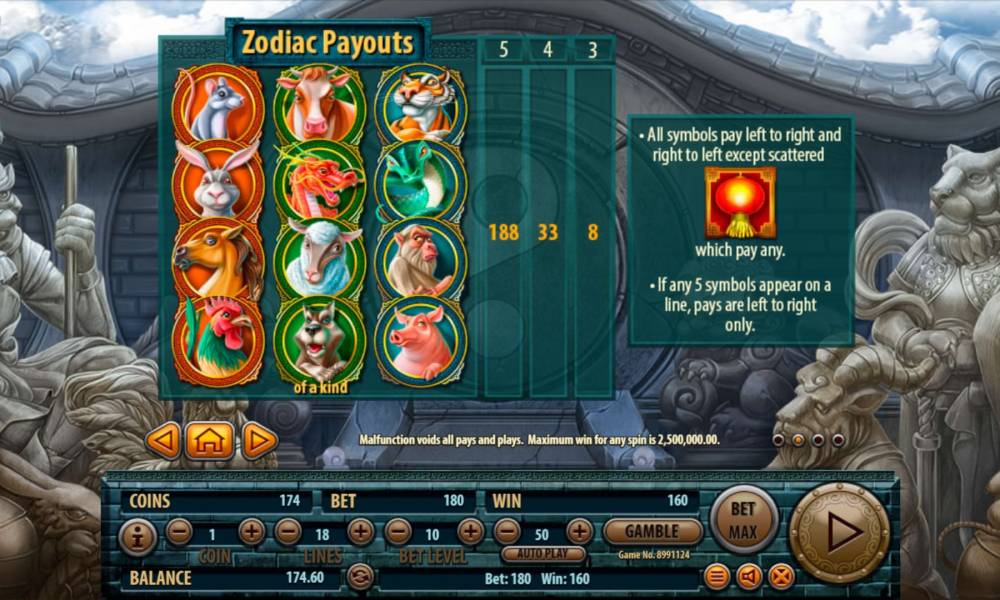Increase the coin value

click(252, 532)
